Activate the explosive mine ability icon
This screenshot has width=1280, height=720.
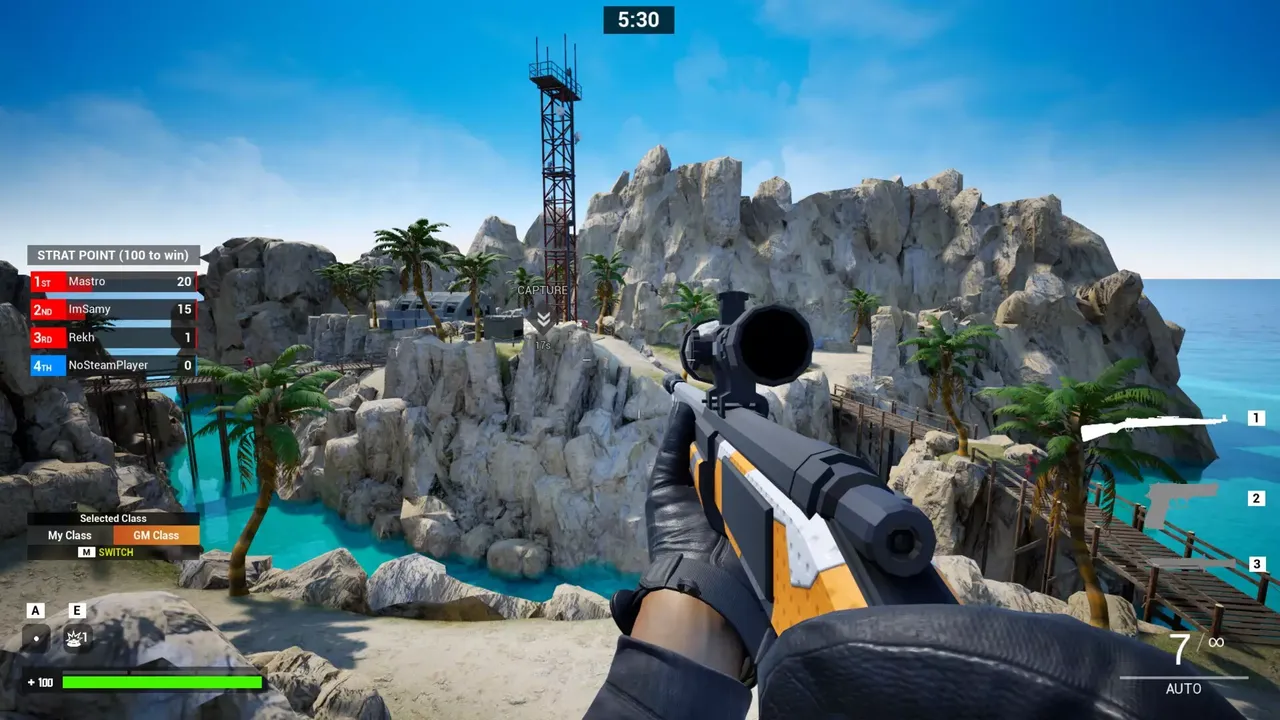[77, 638]
